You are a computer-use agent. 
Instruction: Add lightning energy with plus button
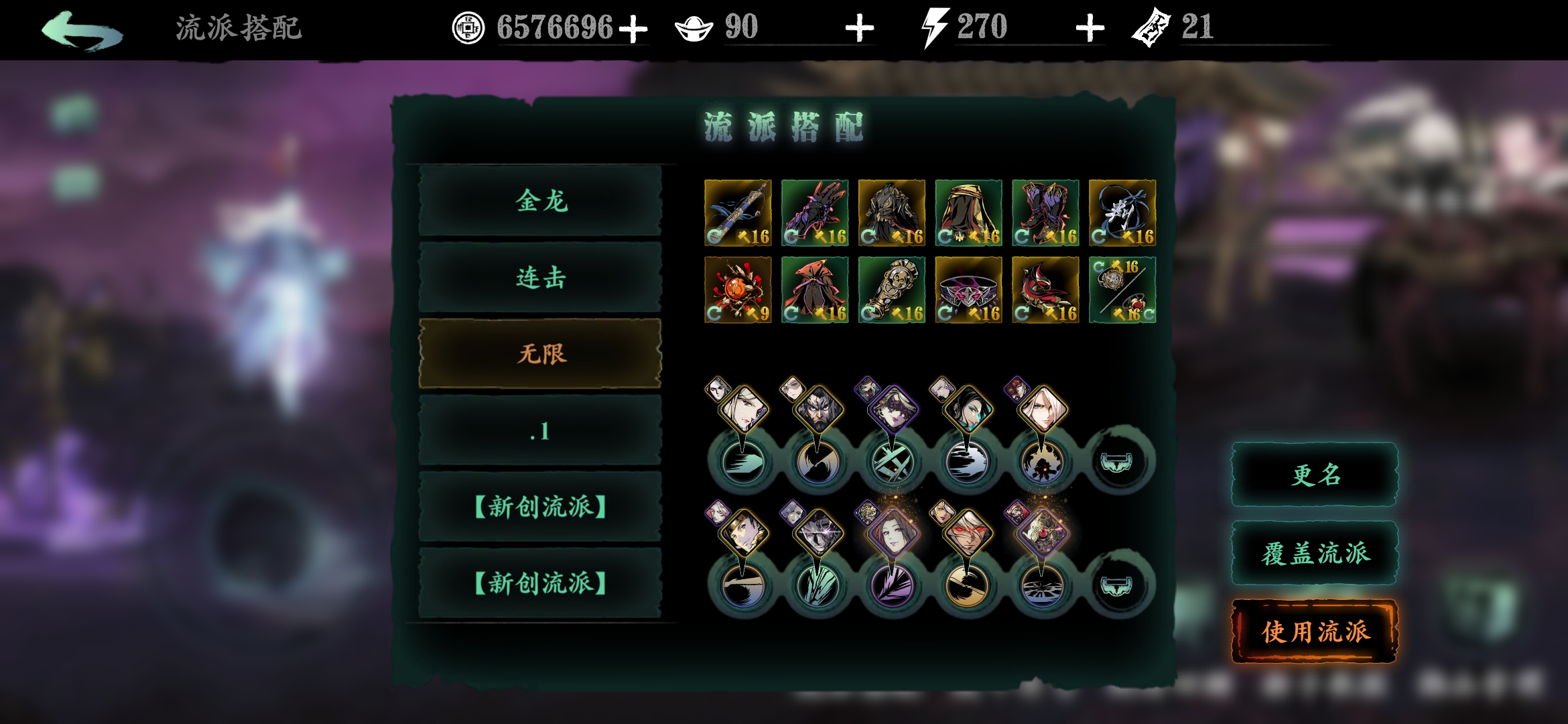pyautogui.click(x=1090, y=29)
